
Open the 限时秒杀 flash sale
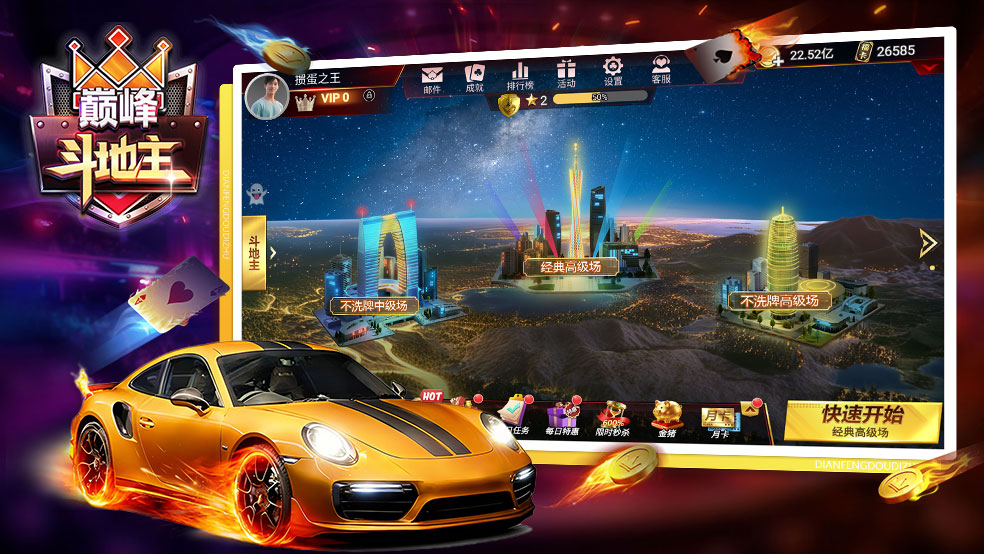pyautogui.click(x=613, y=417)
